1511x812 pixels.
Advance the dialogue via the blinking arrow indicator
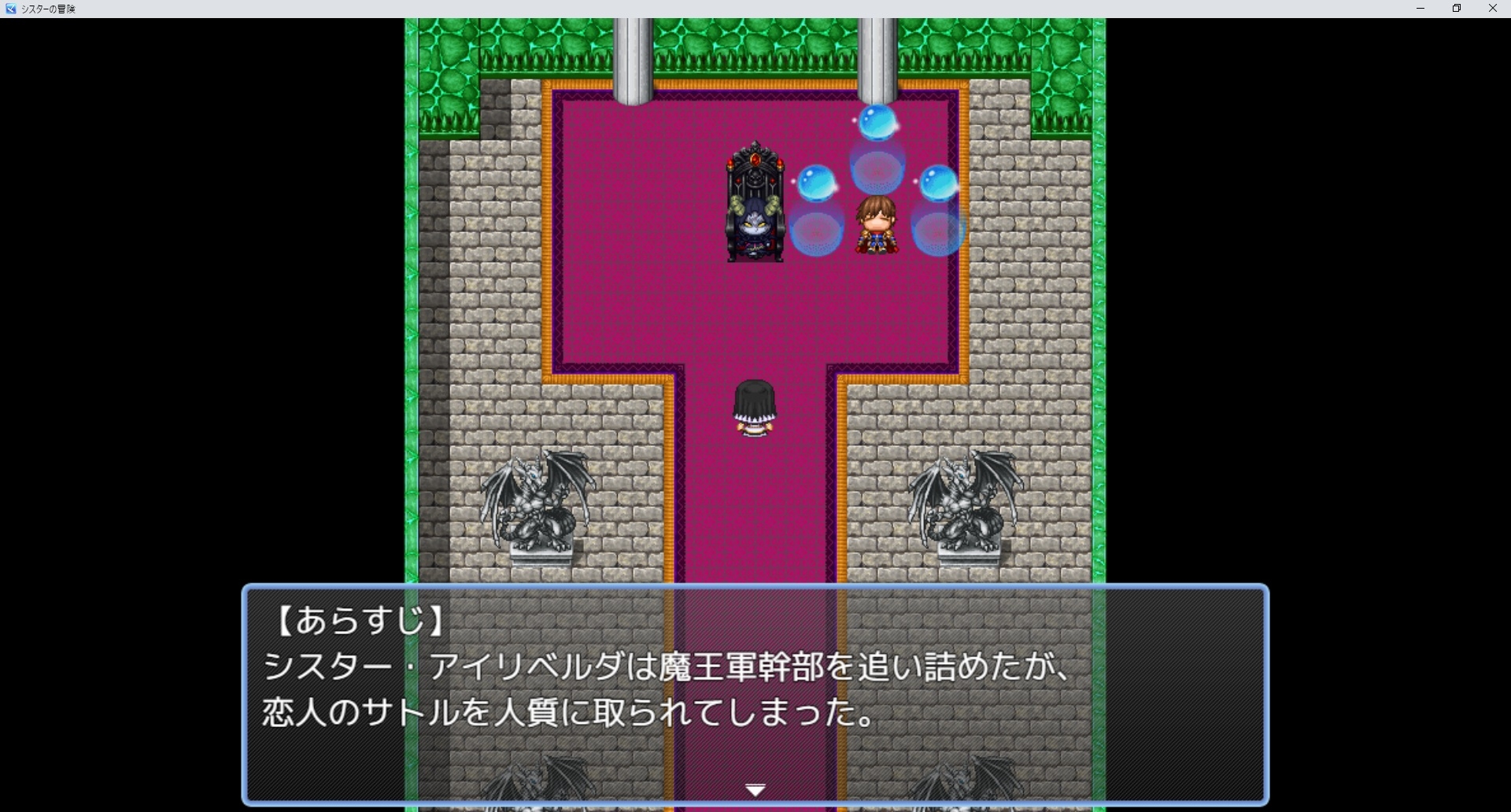(x=755, y=789)
